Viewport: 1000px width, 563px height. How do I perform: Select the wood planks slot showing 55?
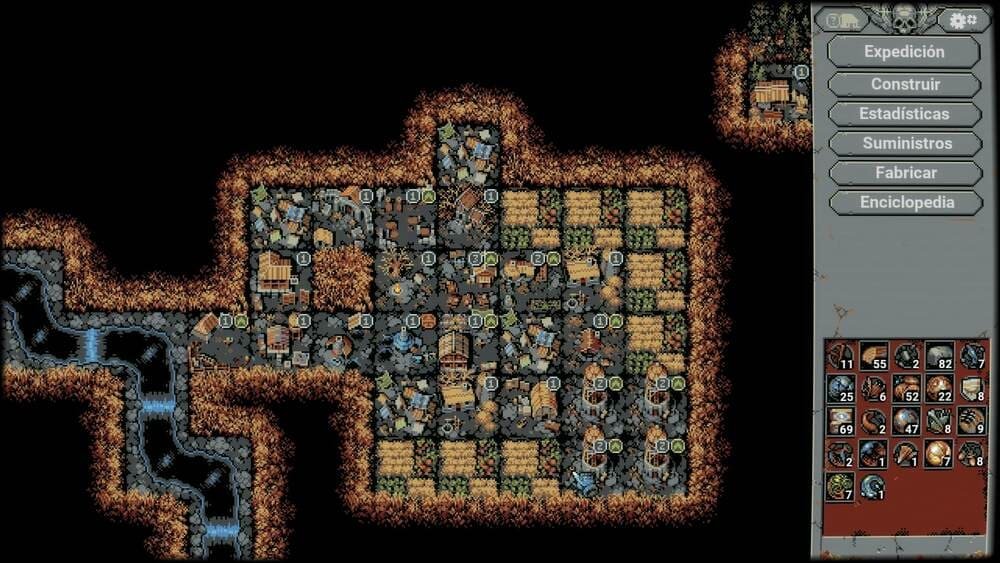tap(874, 356)
